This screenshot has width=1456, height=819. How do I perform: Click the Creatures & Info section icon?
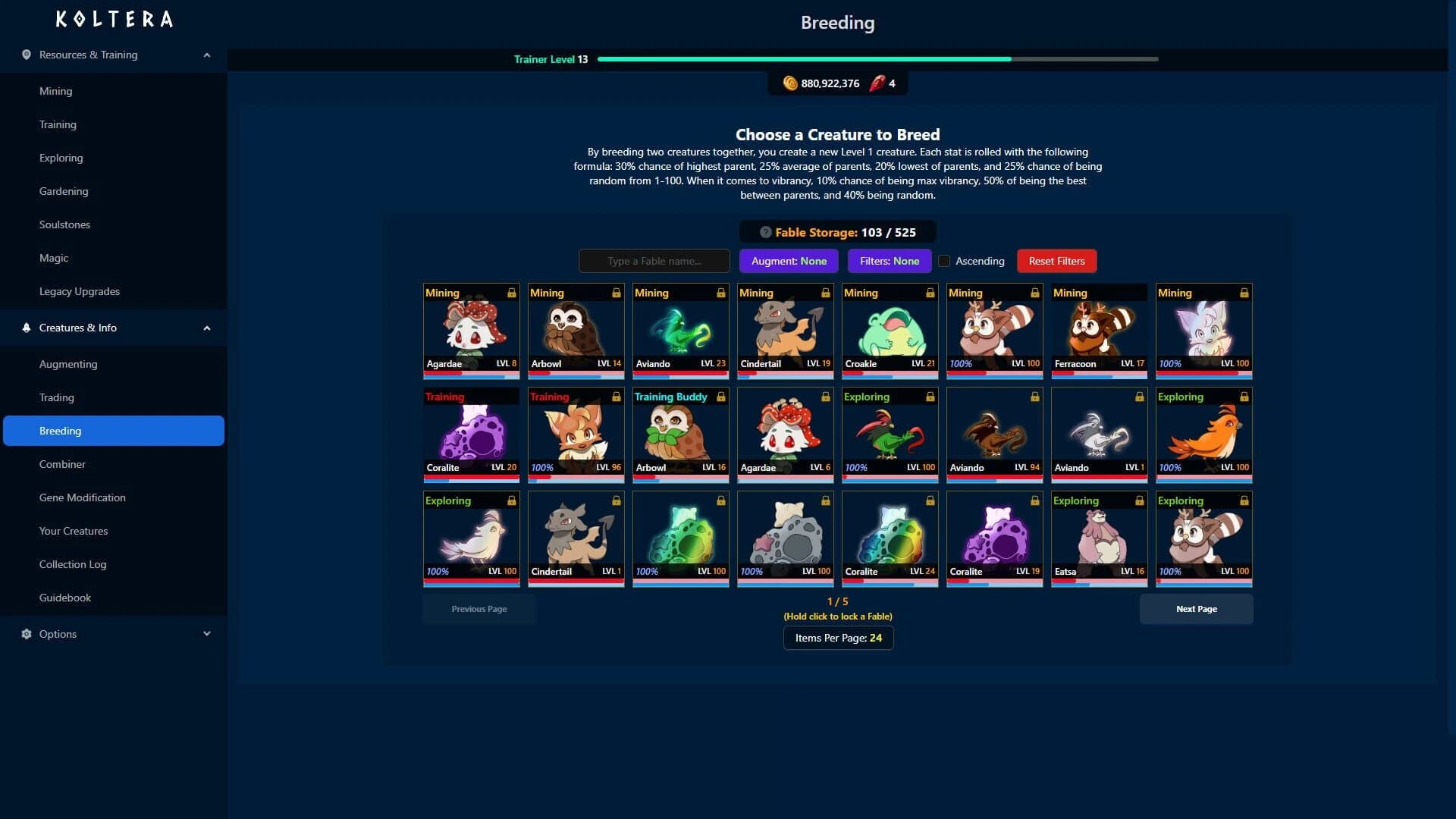pos(25,327)
